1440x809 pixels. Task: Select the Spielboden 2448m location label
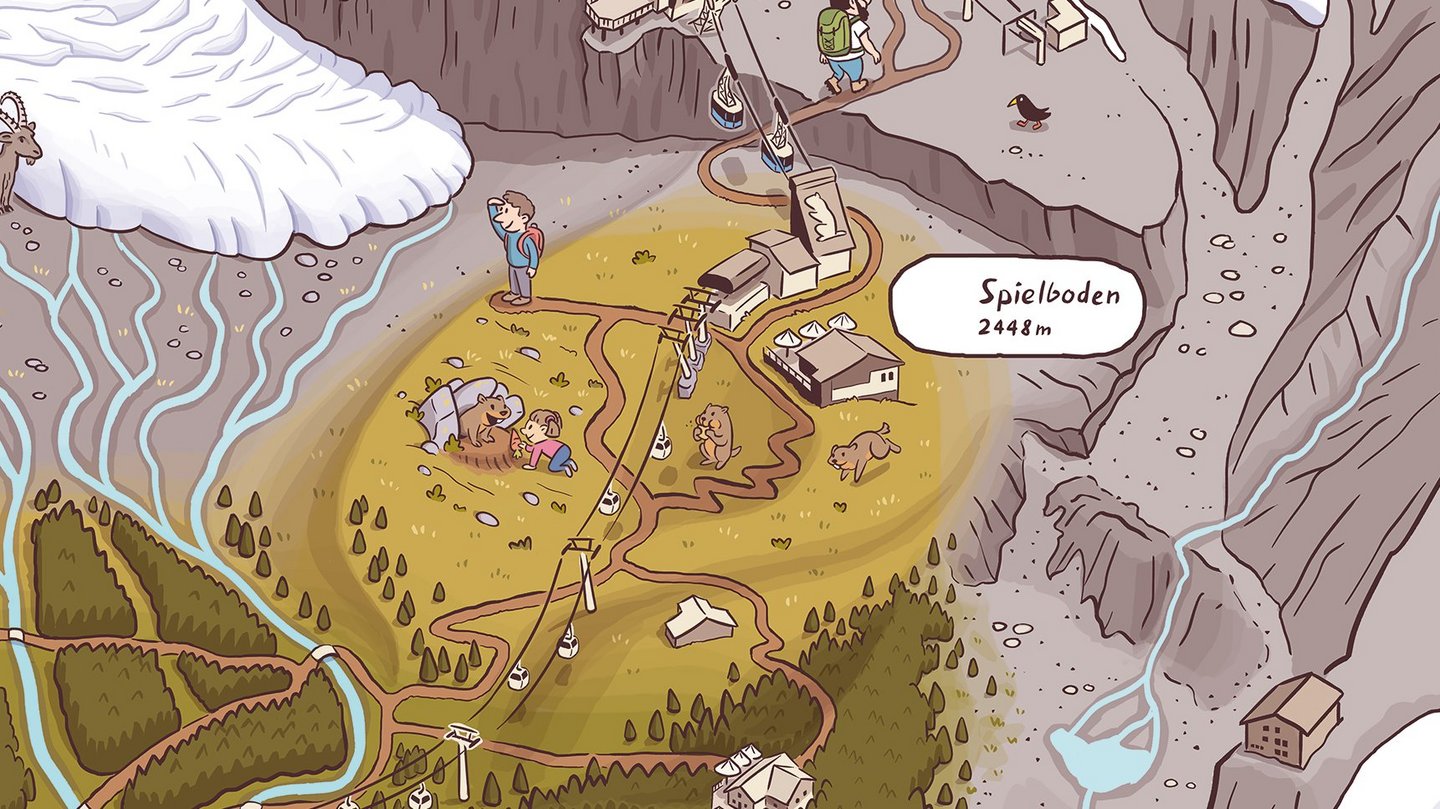[x=1017, y=305]
